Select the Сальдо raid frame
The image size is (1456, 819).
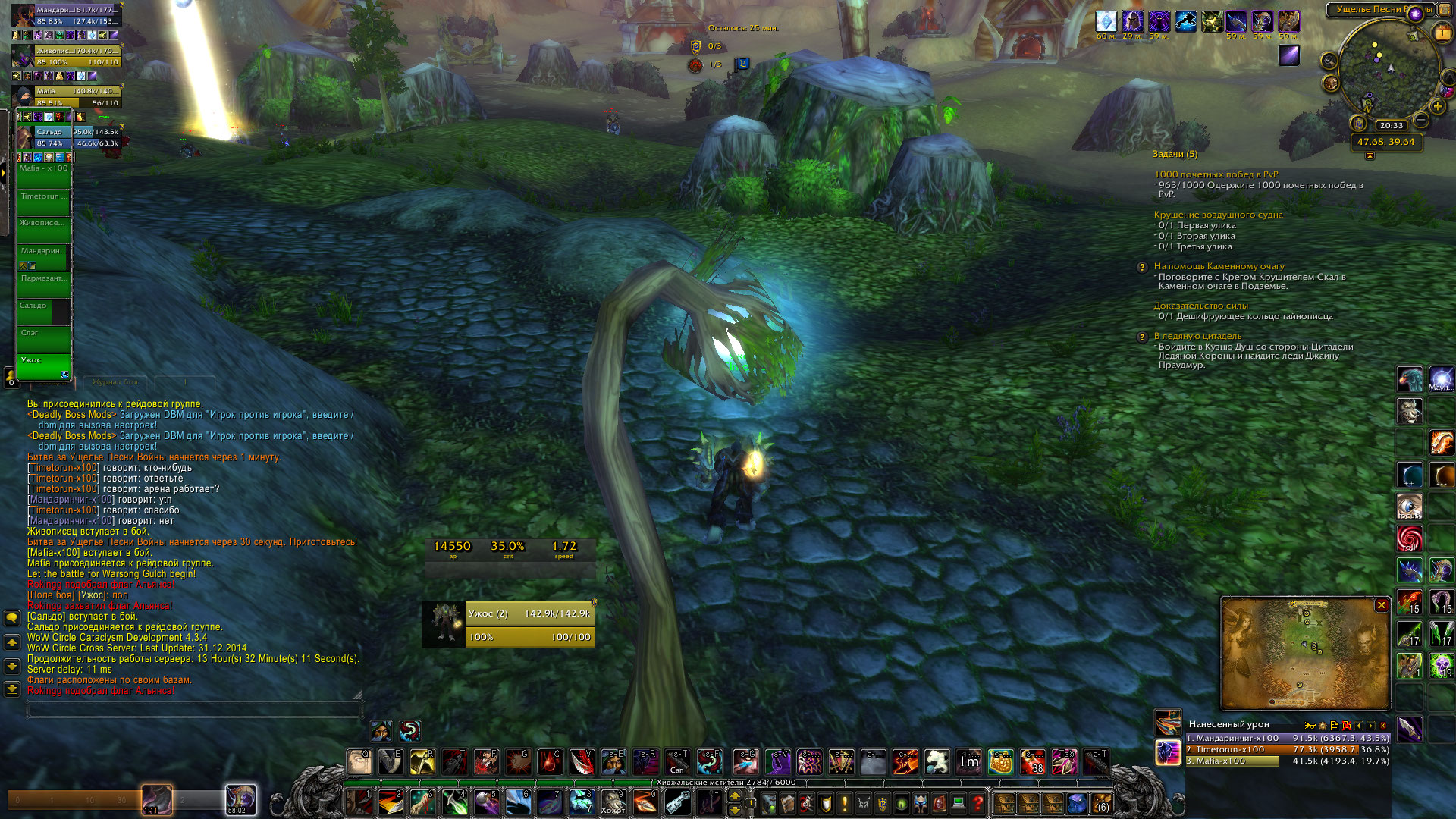pos(44,311)
